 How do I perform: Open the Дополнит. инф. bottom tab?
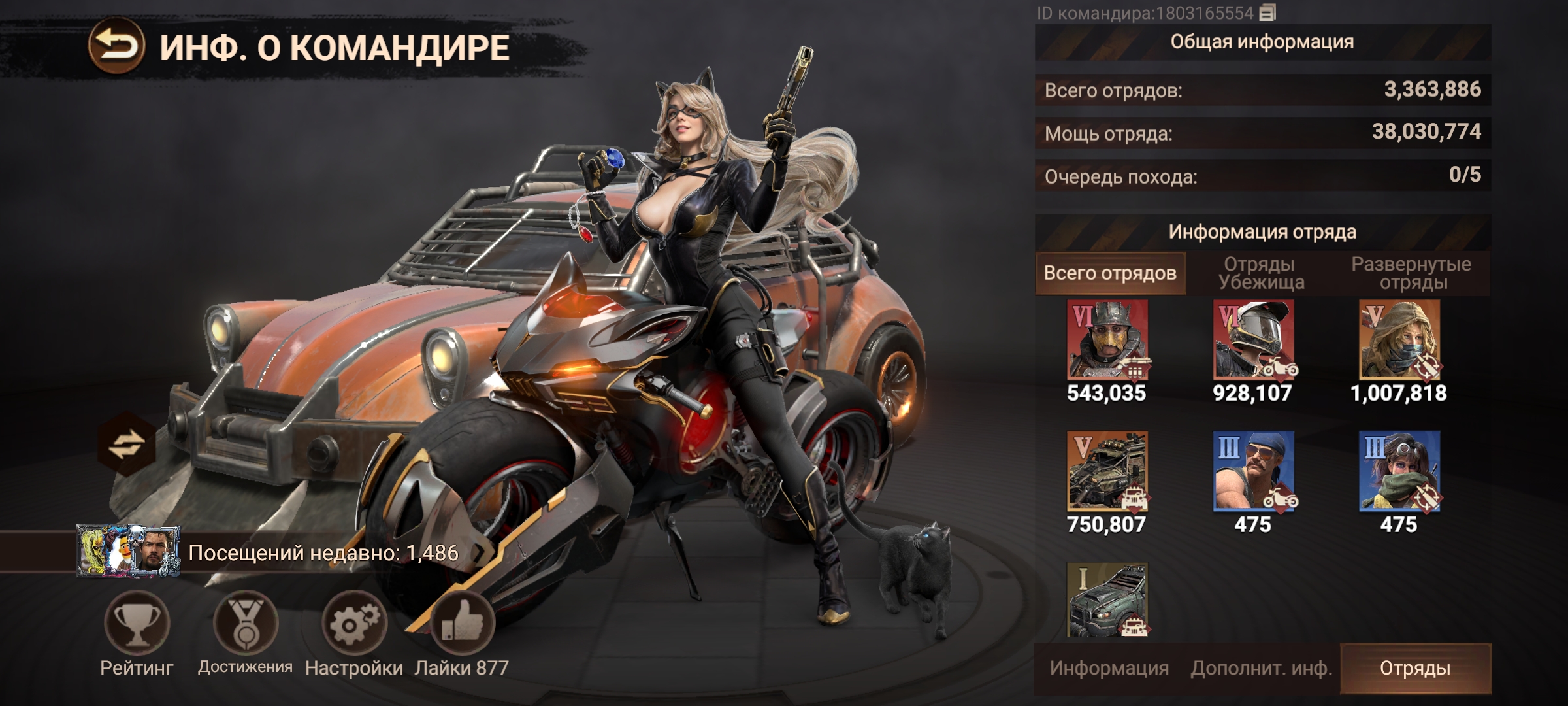coord(1261,668)
